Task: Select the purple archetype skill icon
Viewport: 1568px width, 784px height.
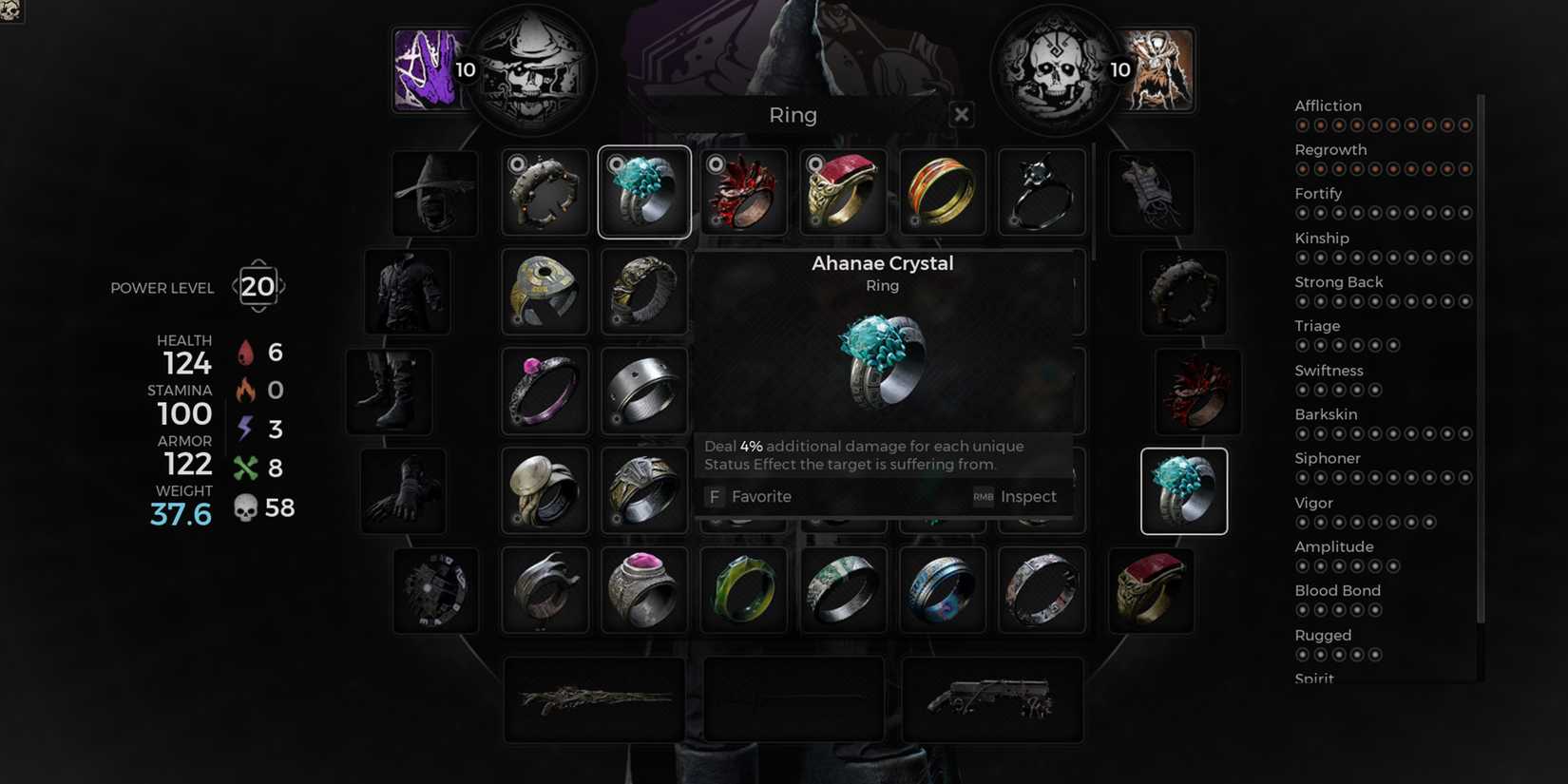Action: point(430,68)
